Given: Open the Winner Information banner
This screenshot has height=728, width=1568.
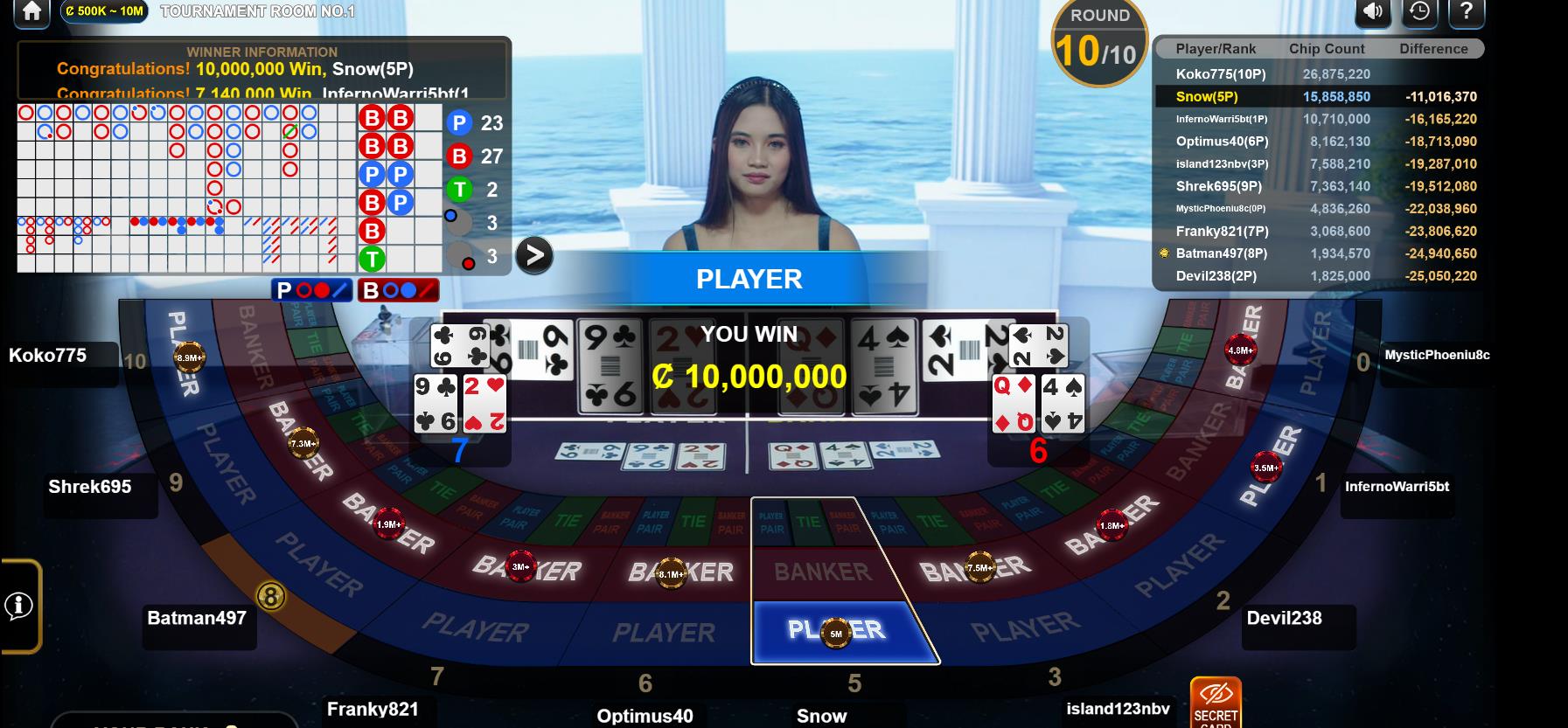Looking at the screenshot, I should (262, 68).
